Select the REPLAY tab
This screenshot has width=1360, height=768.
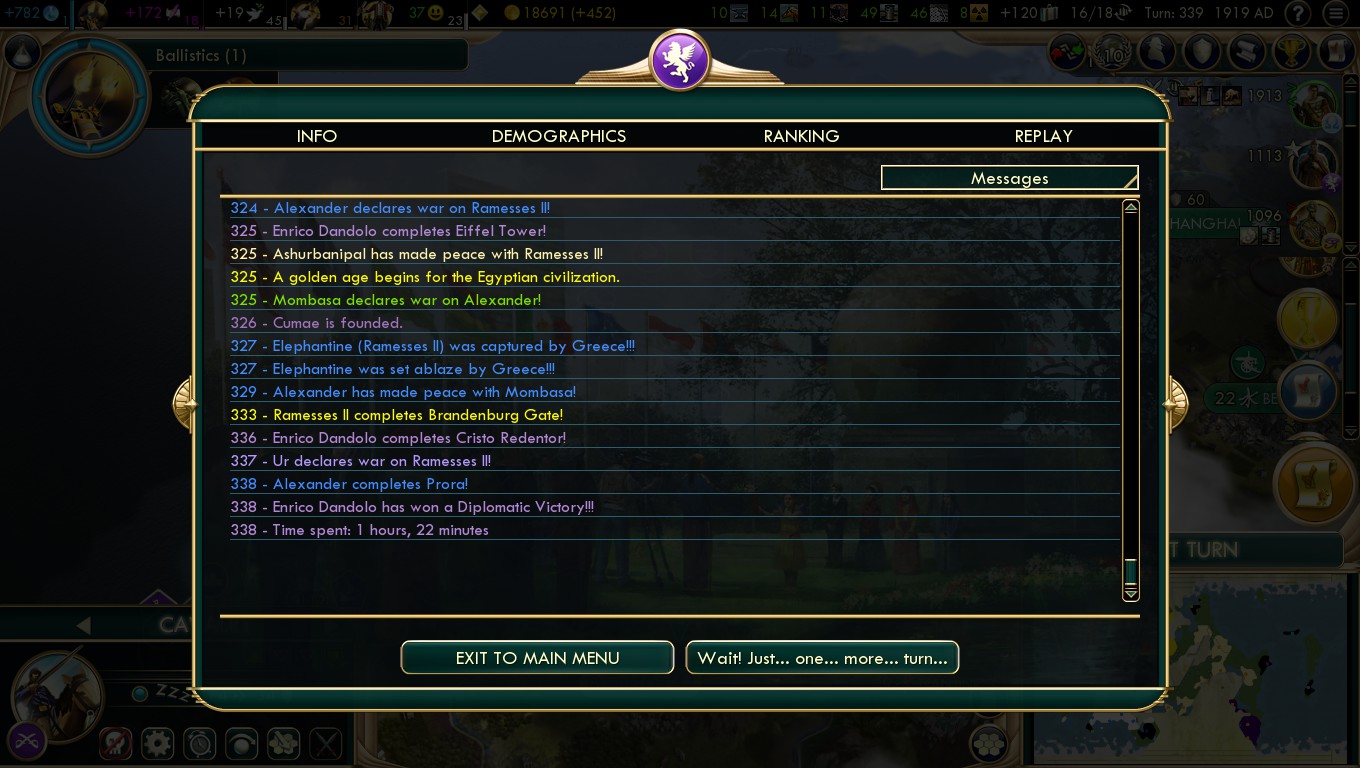coord(1043,136)
